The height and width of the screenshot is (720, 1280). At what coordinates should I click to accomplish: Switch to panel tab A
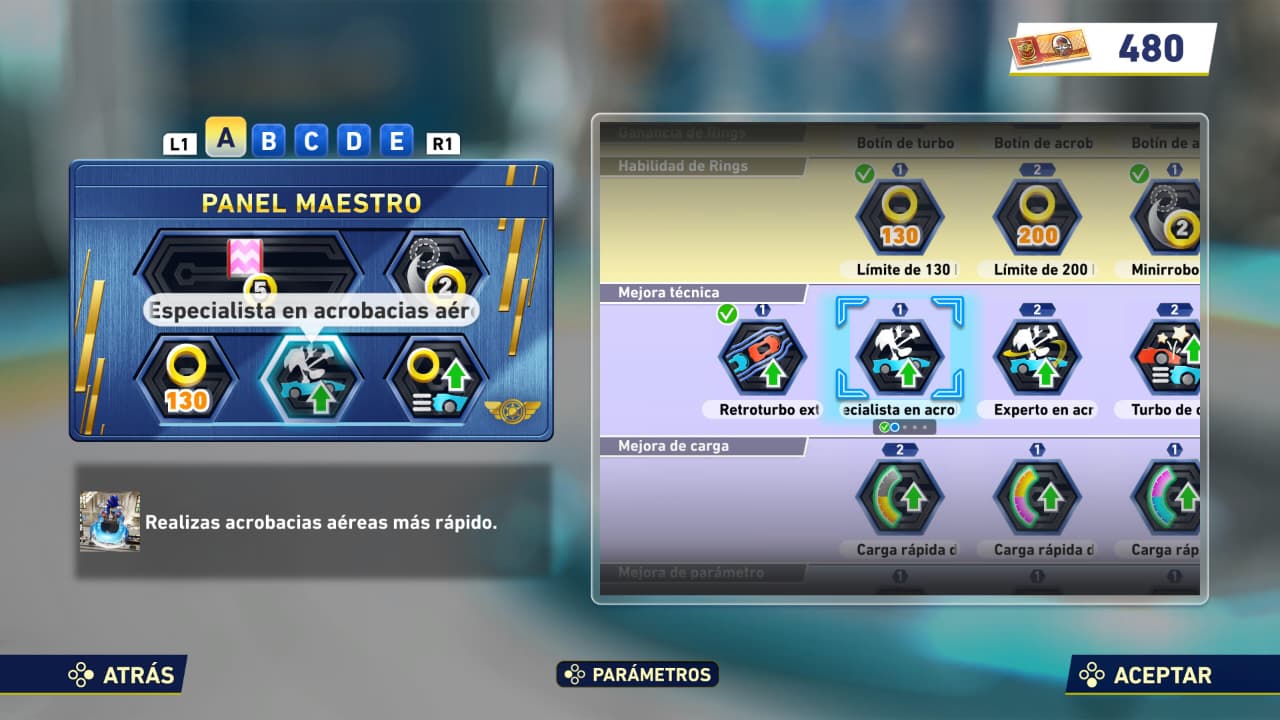click(226, 139)
